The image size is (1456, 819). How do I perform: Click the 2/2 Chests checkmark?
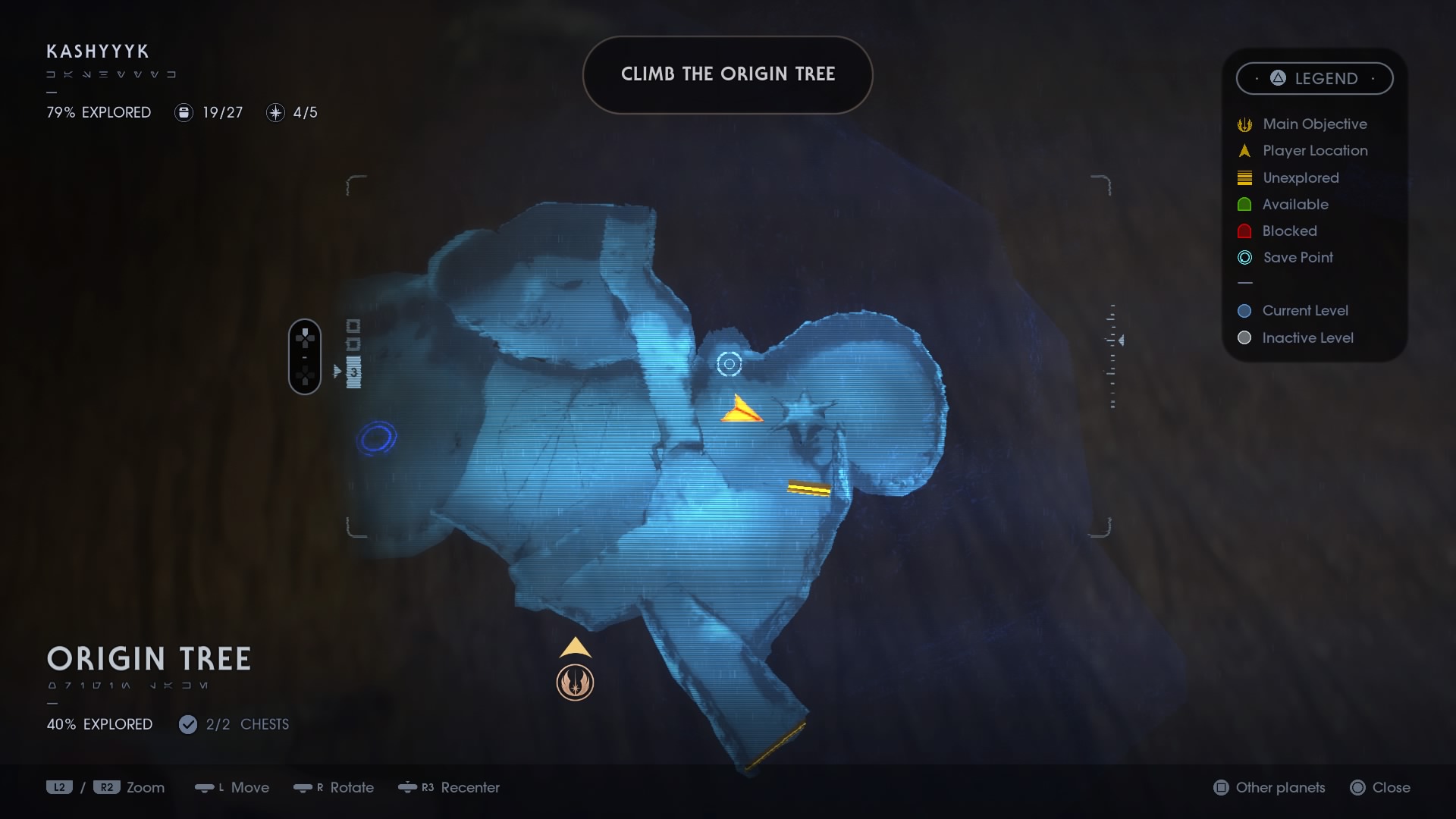pyautogui.click(x=187, y=724)
